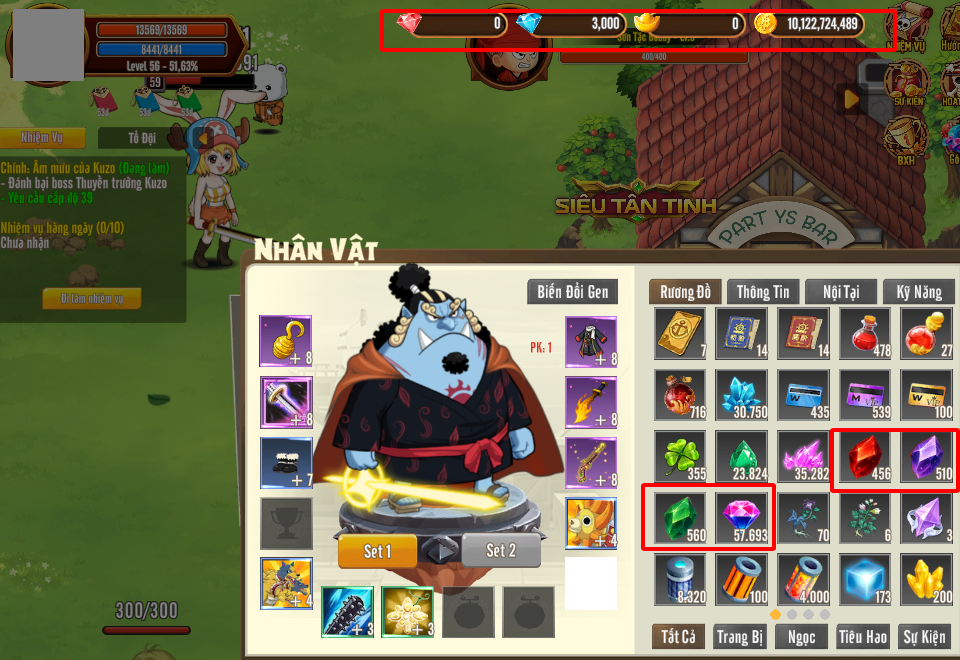Viewport: 960px width, 660px height.
Task: Choose equipment Set 1
Action: 376,551
